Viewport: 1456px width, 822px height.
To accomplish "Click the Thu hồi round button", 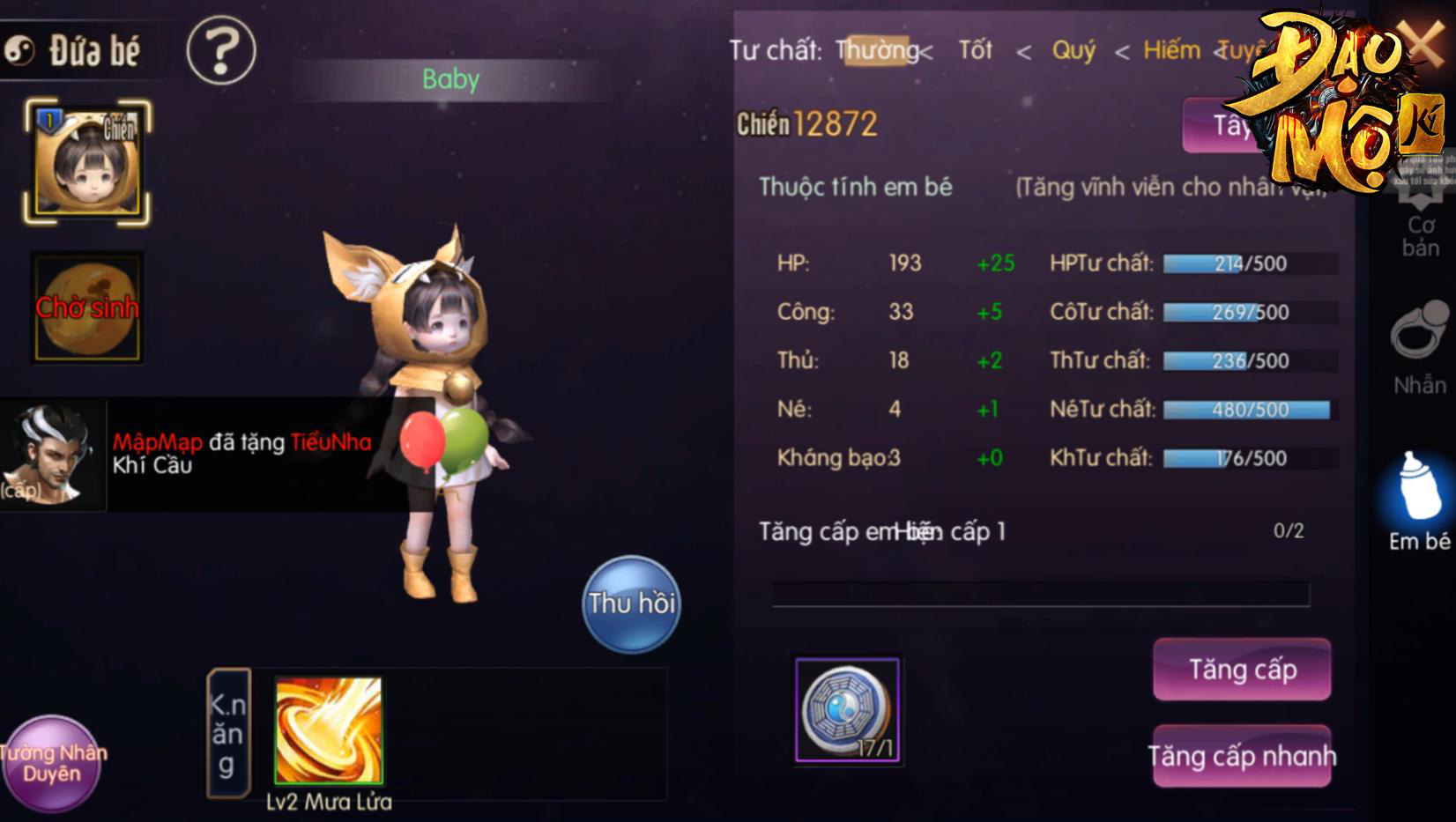I will point(630,604).
